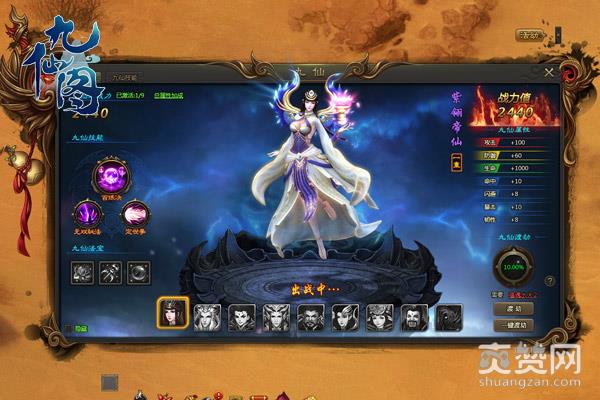Click the 渡劫 tribulation button
The width and height of the screenshot is (600, 400).
(513, 309)
